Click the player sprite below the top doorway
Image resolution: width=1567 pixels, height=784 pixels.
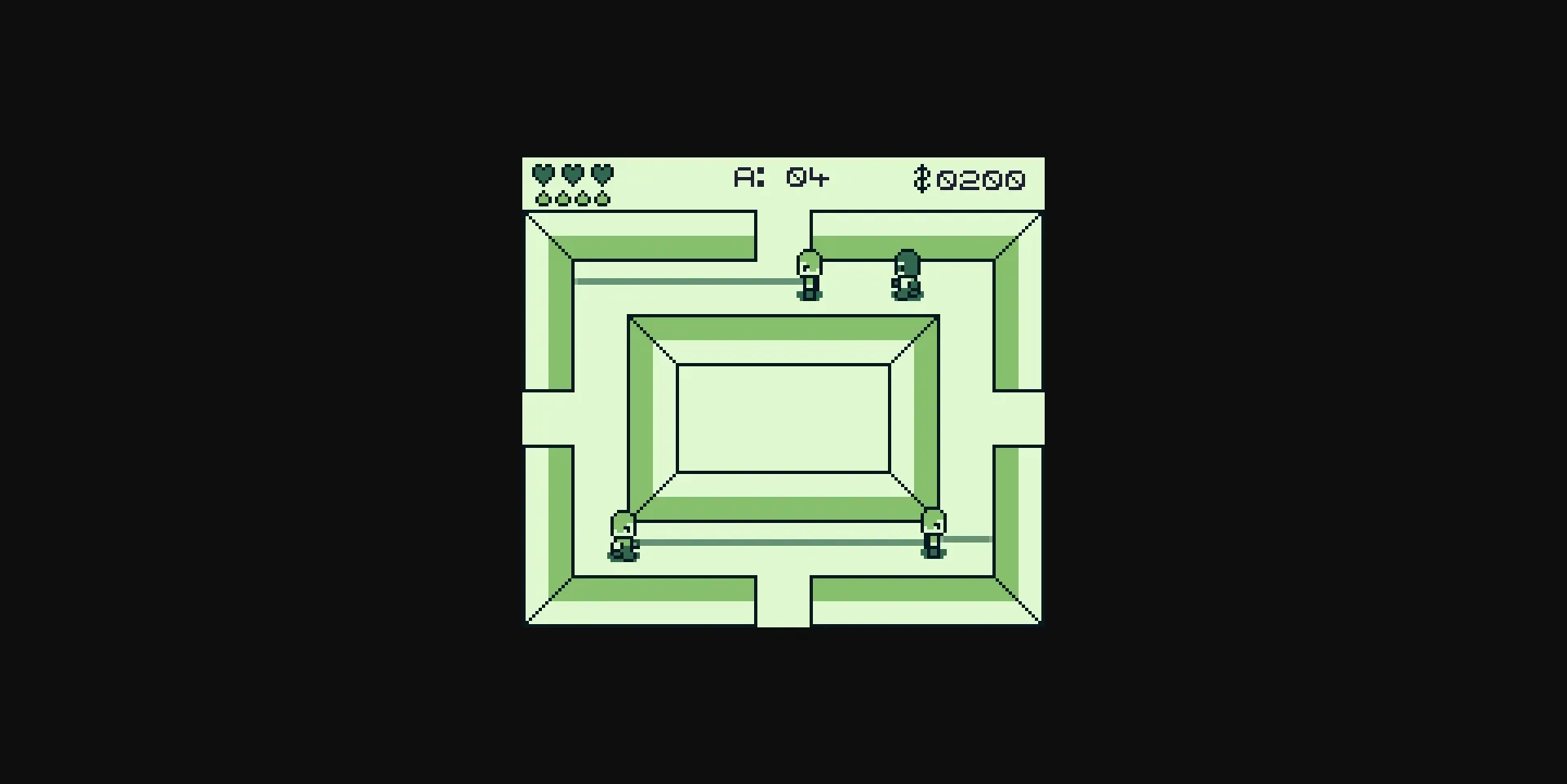[808, 276]
